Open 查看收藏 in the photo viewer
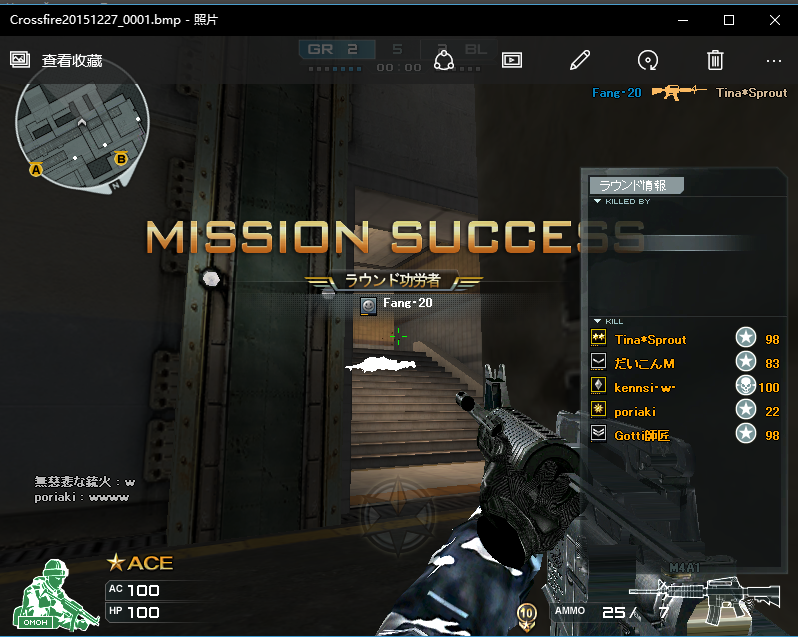Viewport: 798px width, 637px height. [x=57, y=61]
